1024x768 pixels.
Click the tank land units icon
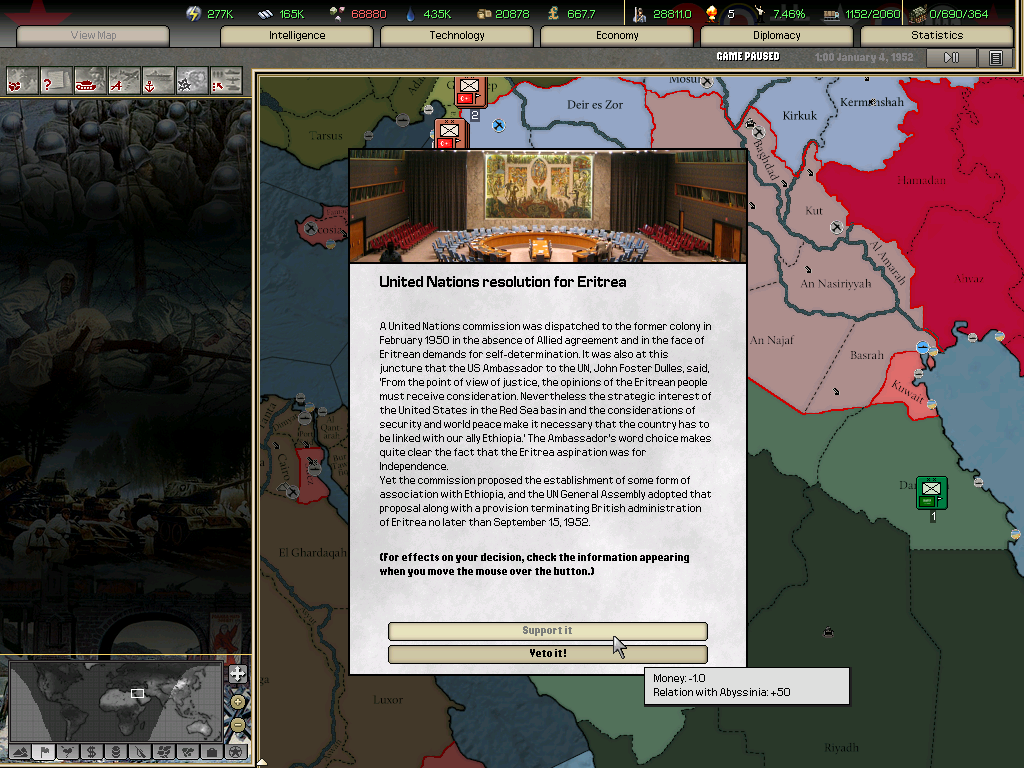pos(90,80)
